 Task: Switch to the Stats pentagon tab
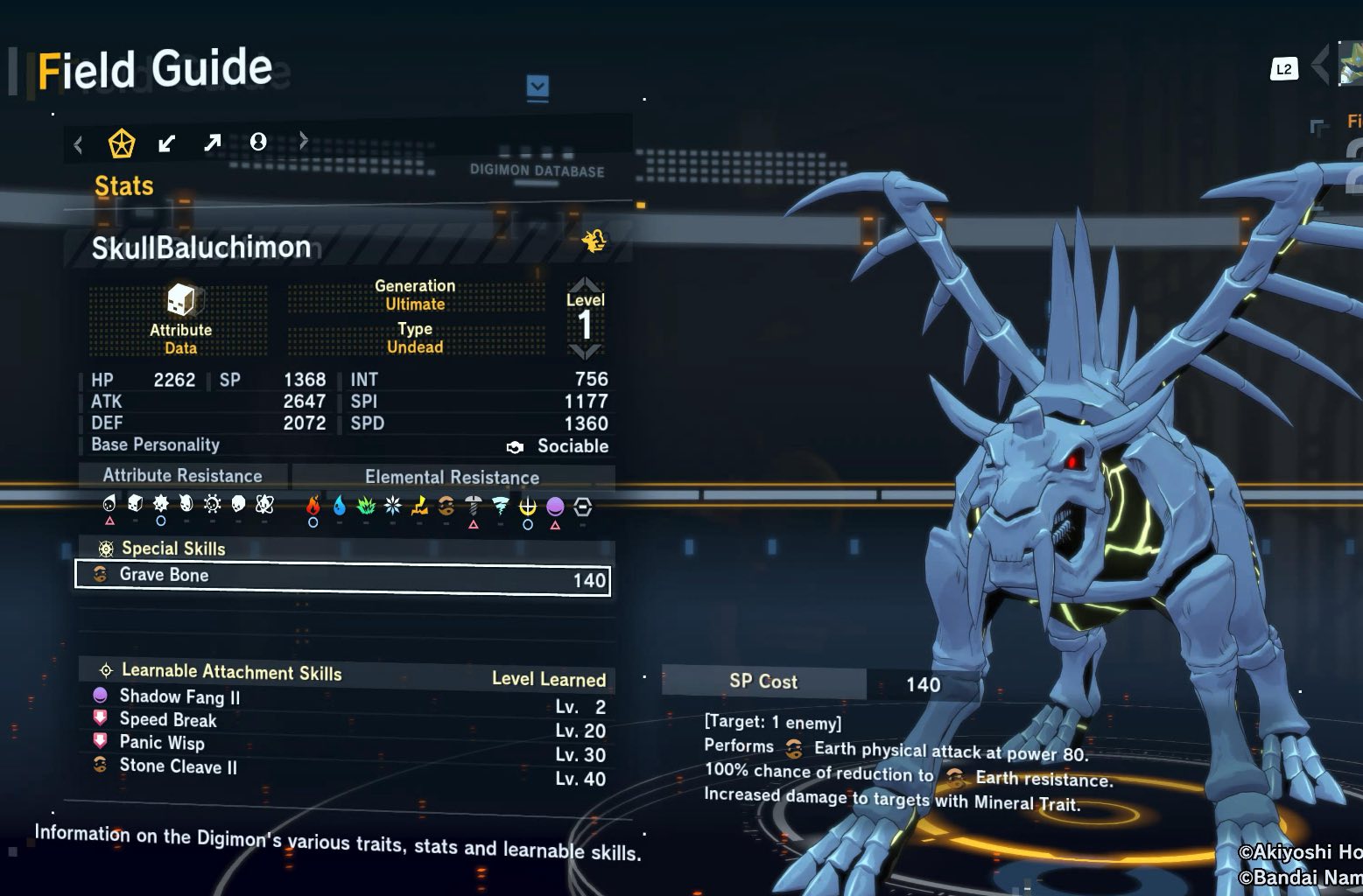point(121,143)
